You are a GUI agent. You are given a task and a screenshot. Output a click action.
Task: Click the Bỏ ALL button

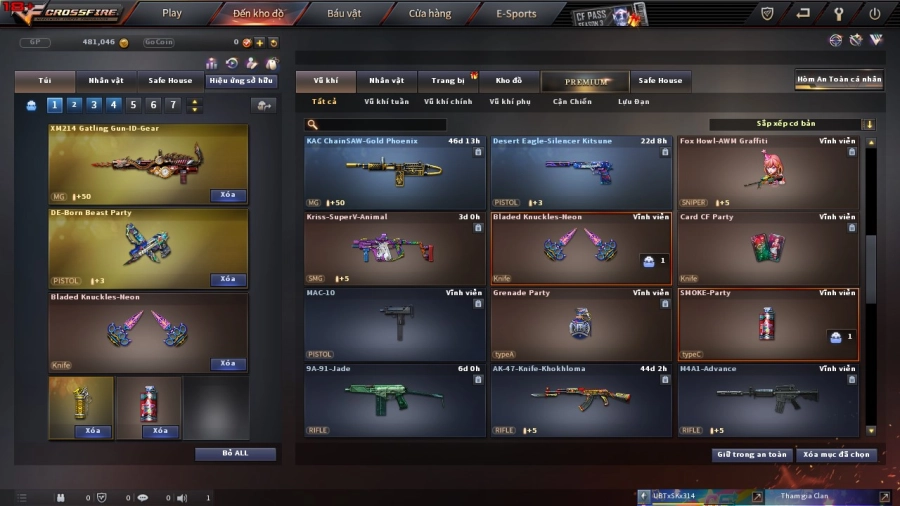point(235,453)
